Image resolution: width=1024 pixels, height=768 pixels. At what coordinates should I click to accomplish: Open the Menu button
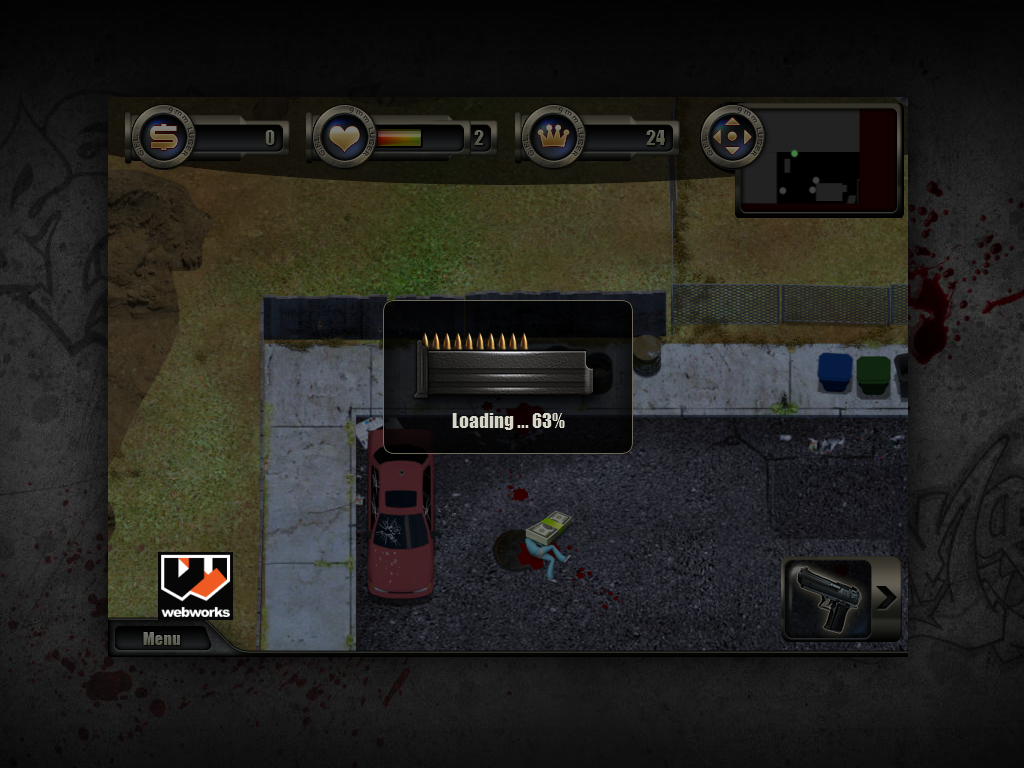161,638
